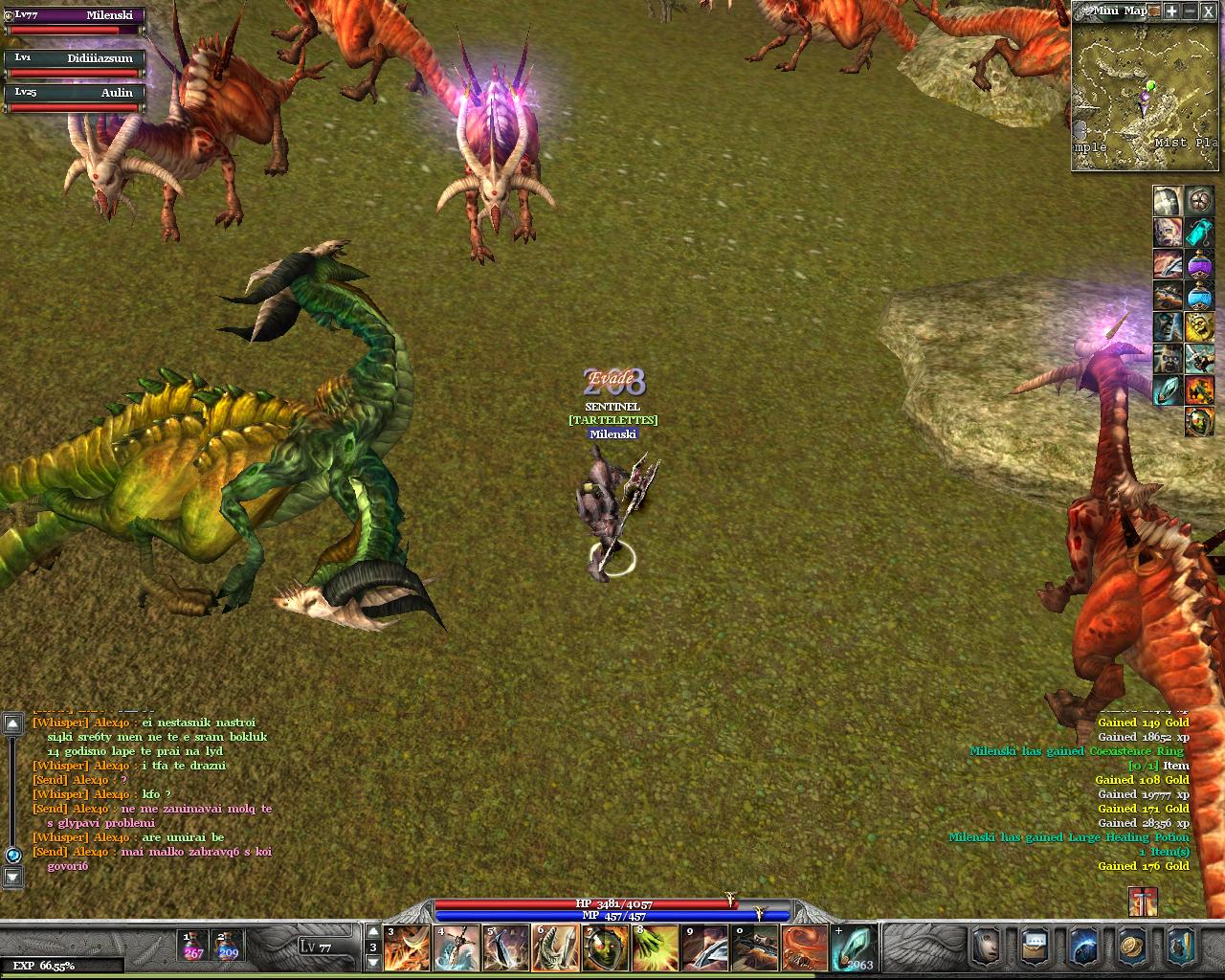Viewport: 1225px width, 980px height.
Task: Activate the skill in hotbar slot 3
Action: [x=407, y=947]
